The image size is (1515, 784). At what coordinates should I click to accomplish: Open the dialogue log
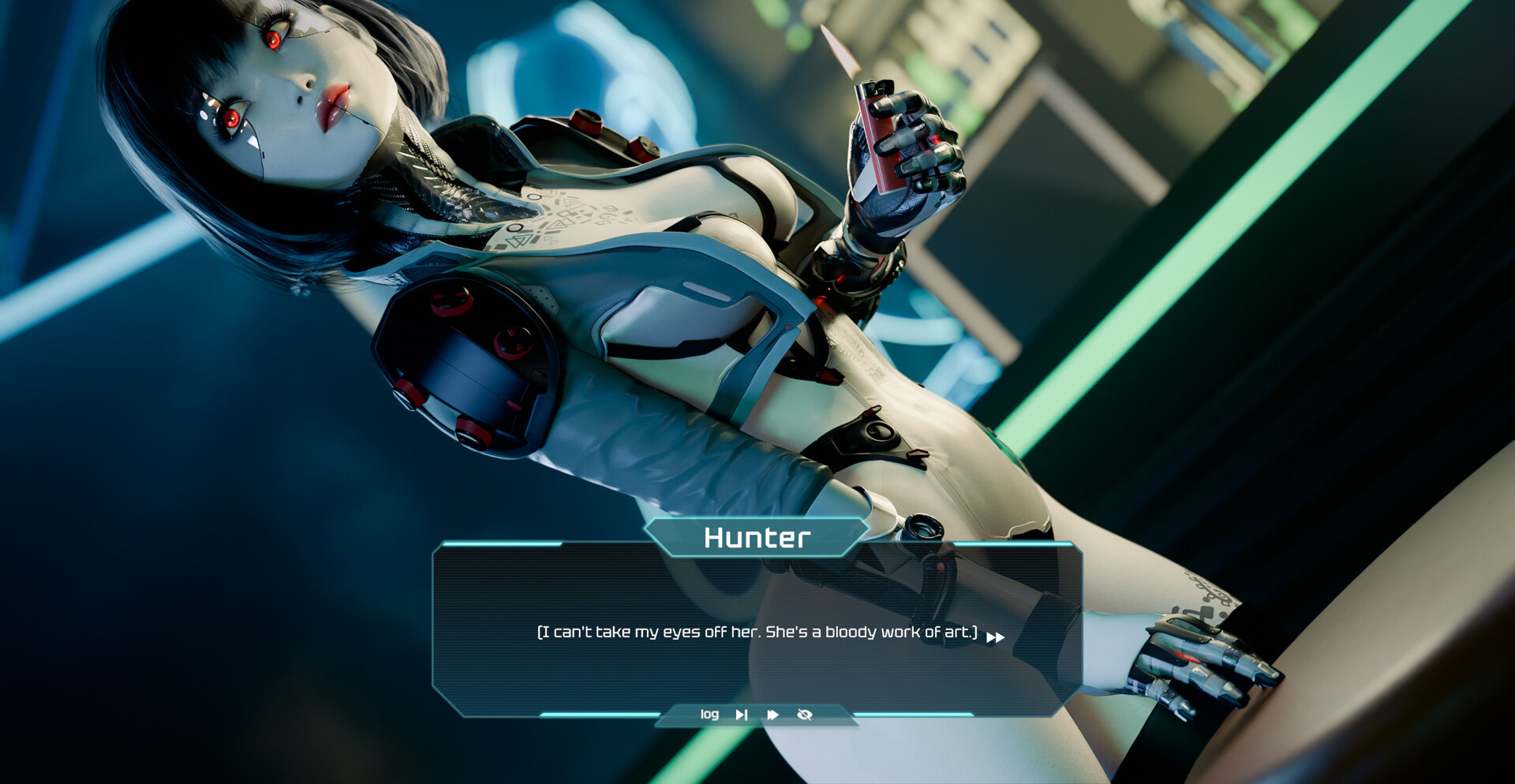tap(709, 715)
